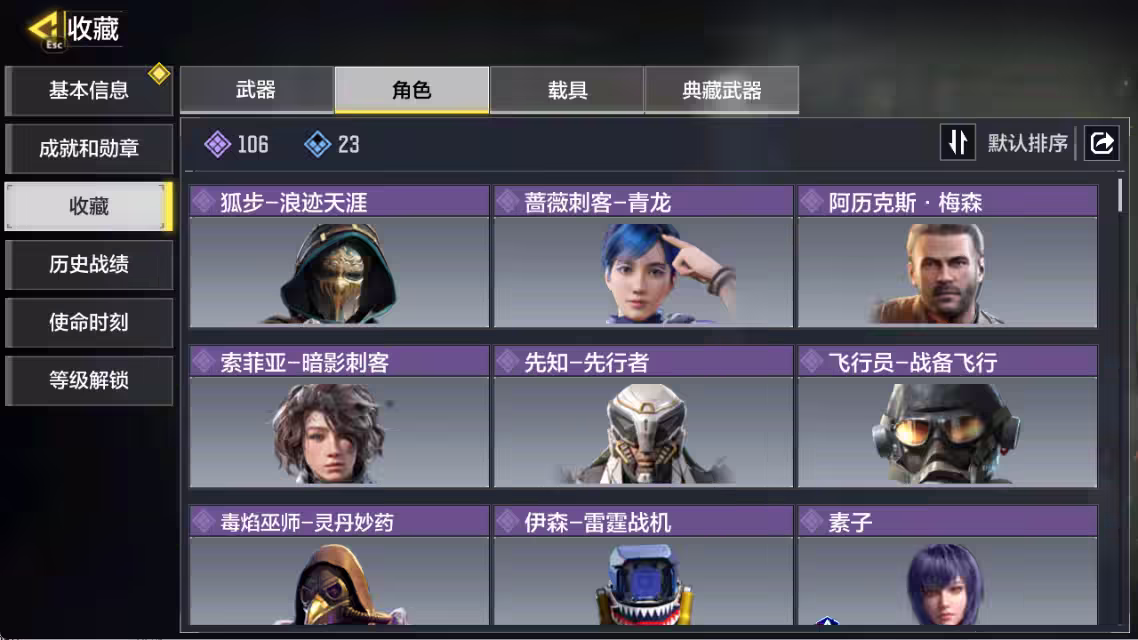Choose the 蔷薇刺客-青龙 character card
The height and width of the screenshot is (640, 1138).
(x=643, y=257)
